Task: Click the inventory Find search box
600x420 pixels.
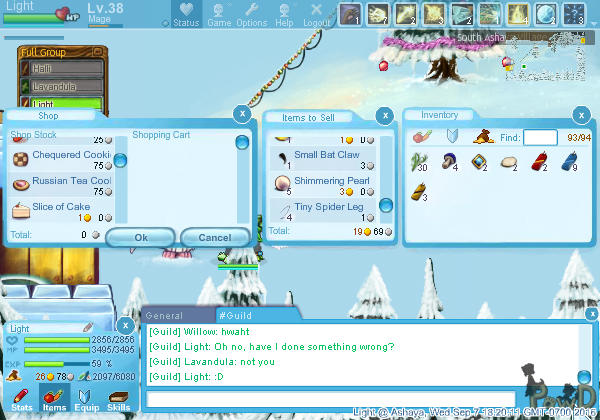Action: pos(540,137)
